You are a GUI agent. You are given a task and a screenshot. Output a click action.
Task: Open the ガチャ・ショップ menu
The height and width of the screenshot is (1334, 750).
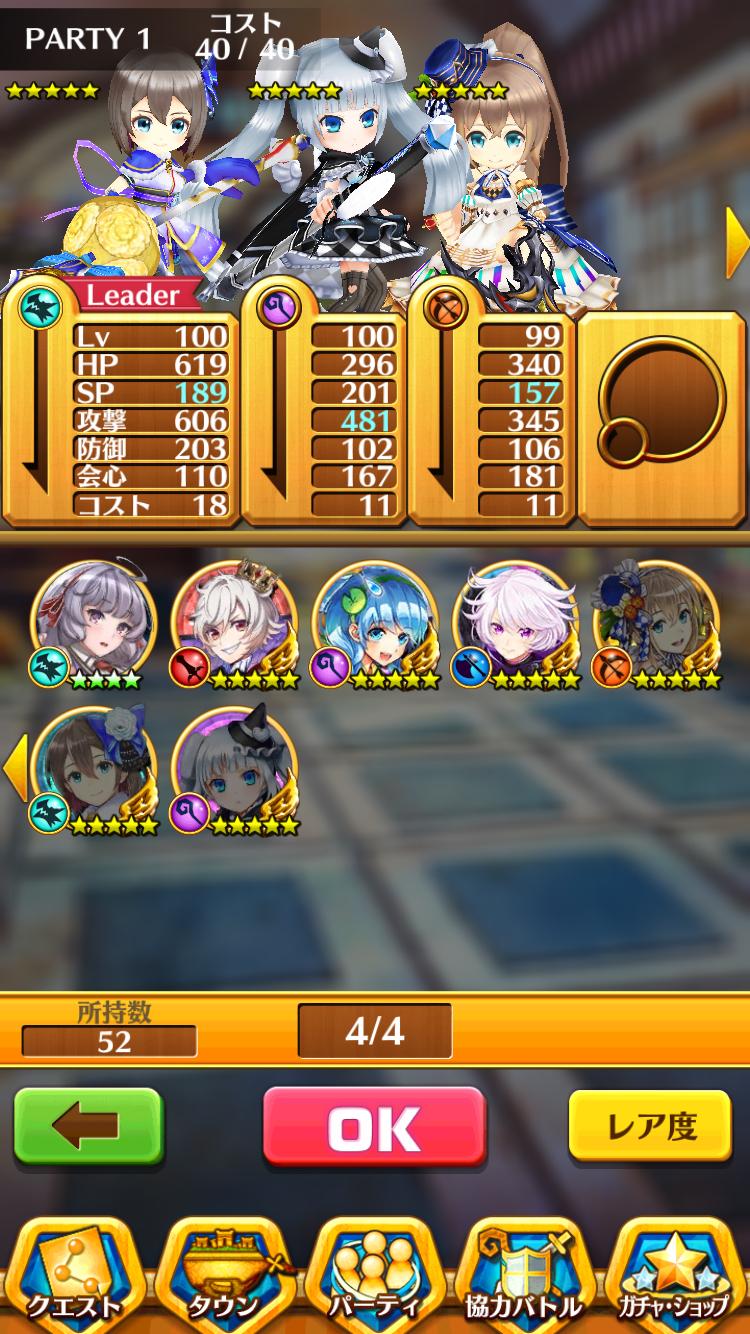point(672,1275)
